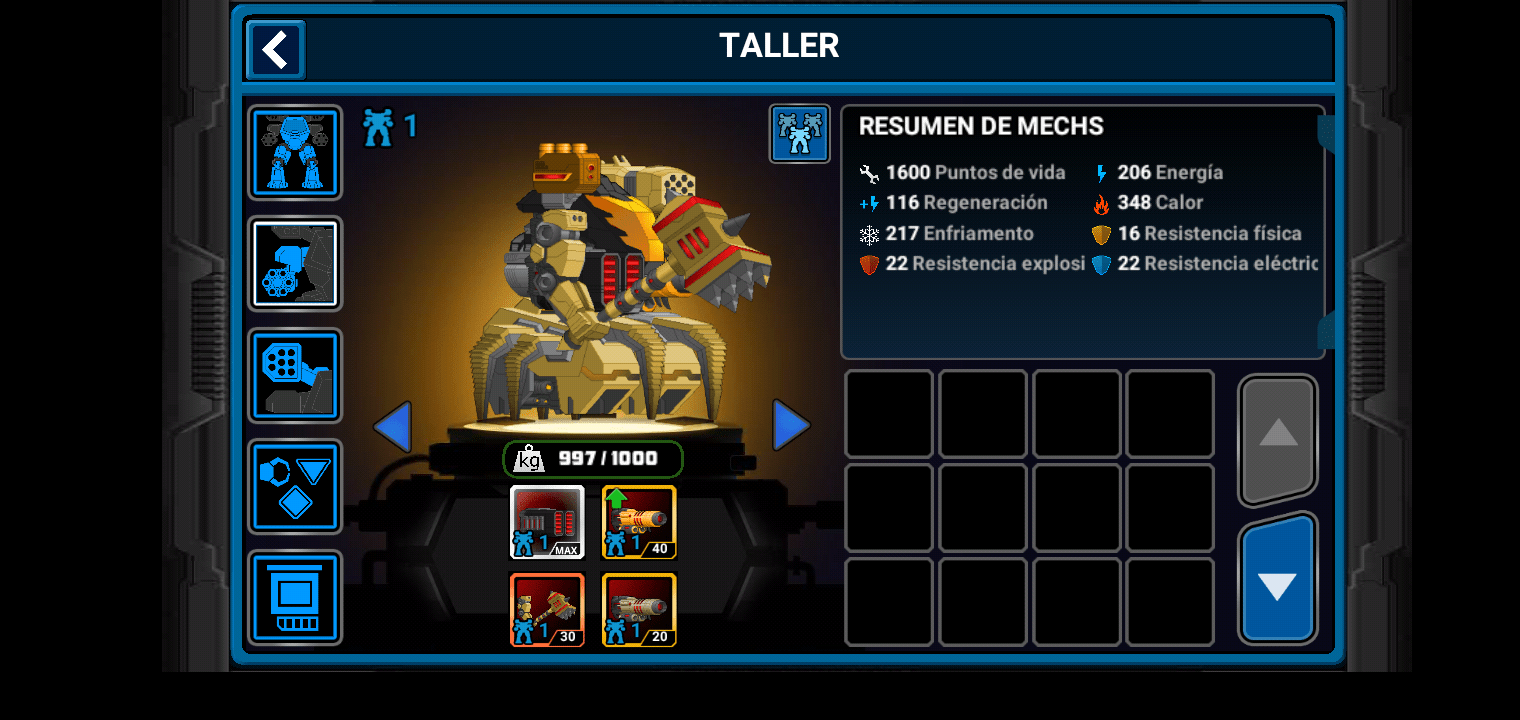This screenshot has width=1520, height=720.
Task: Select the equipped torso marked MAX
Action: 547,520
